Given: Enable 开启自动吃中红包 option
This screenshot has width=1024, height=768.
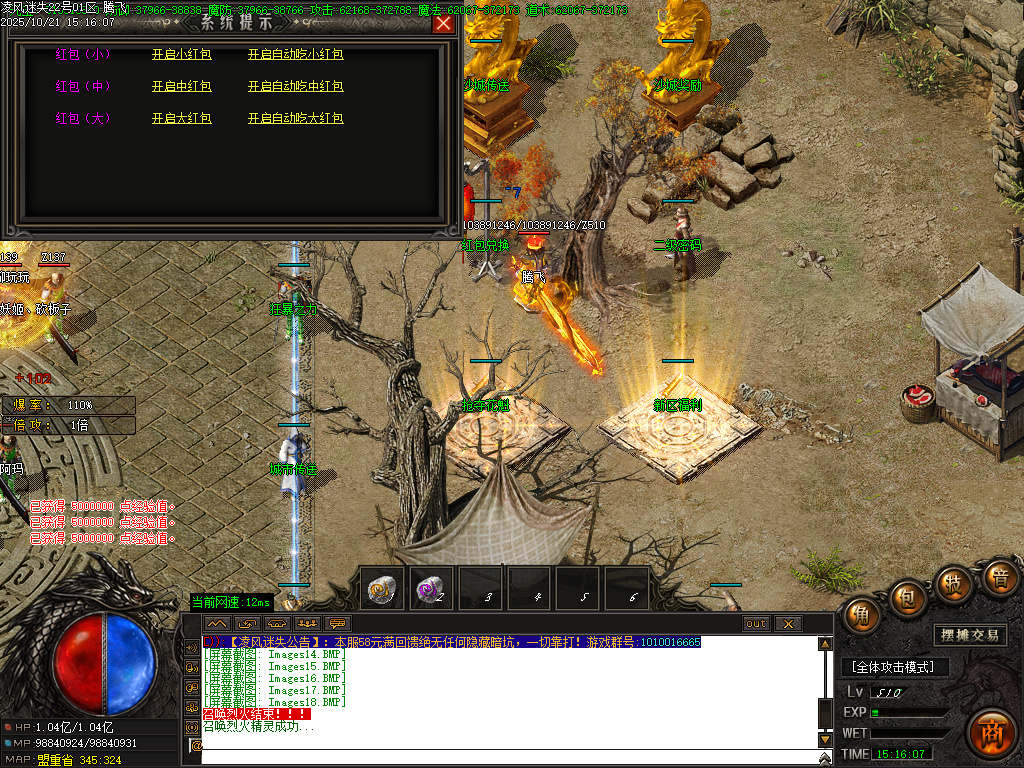Looking at the screenshot, I should [295, 87].
